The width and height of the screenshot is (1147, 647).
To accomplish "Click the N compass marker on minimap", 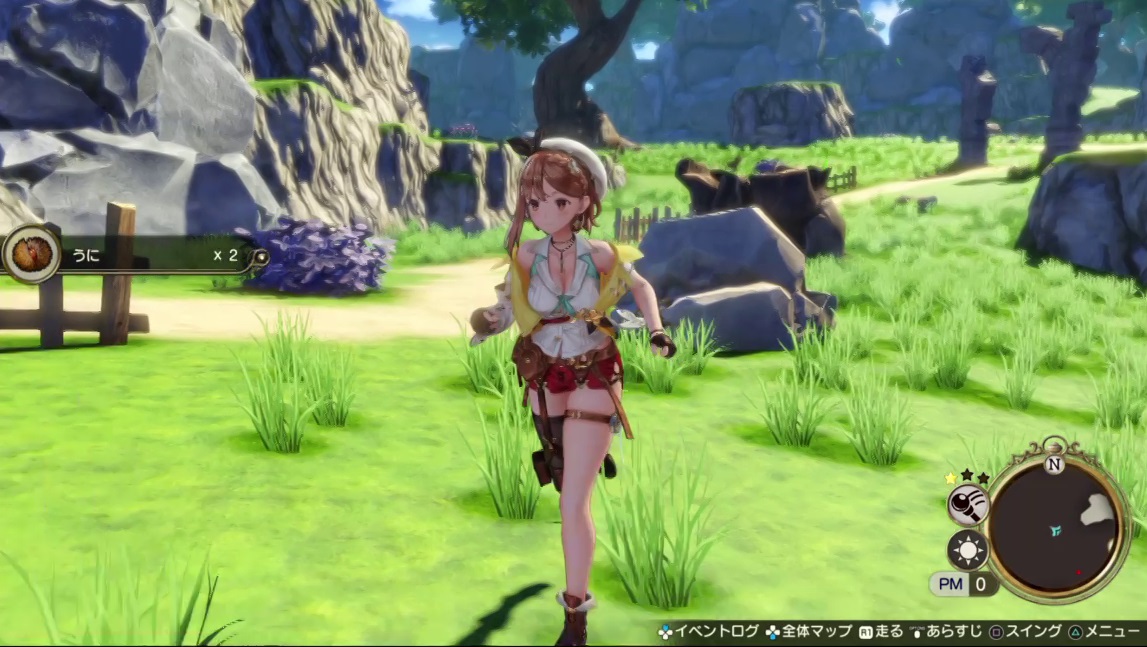I will click(1054, 465).
